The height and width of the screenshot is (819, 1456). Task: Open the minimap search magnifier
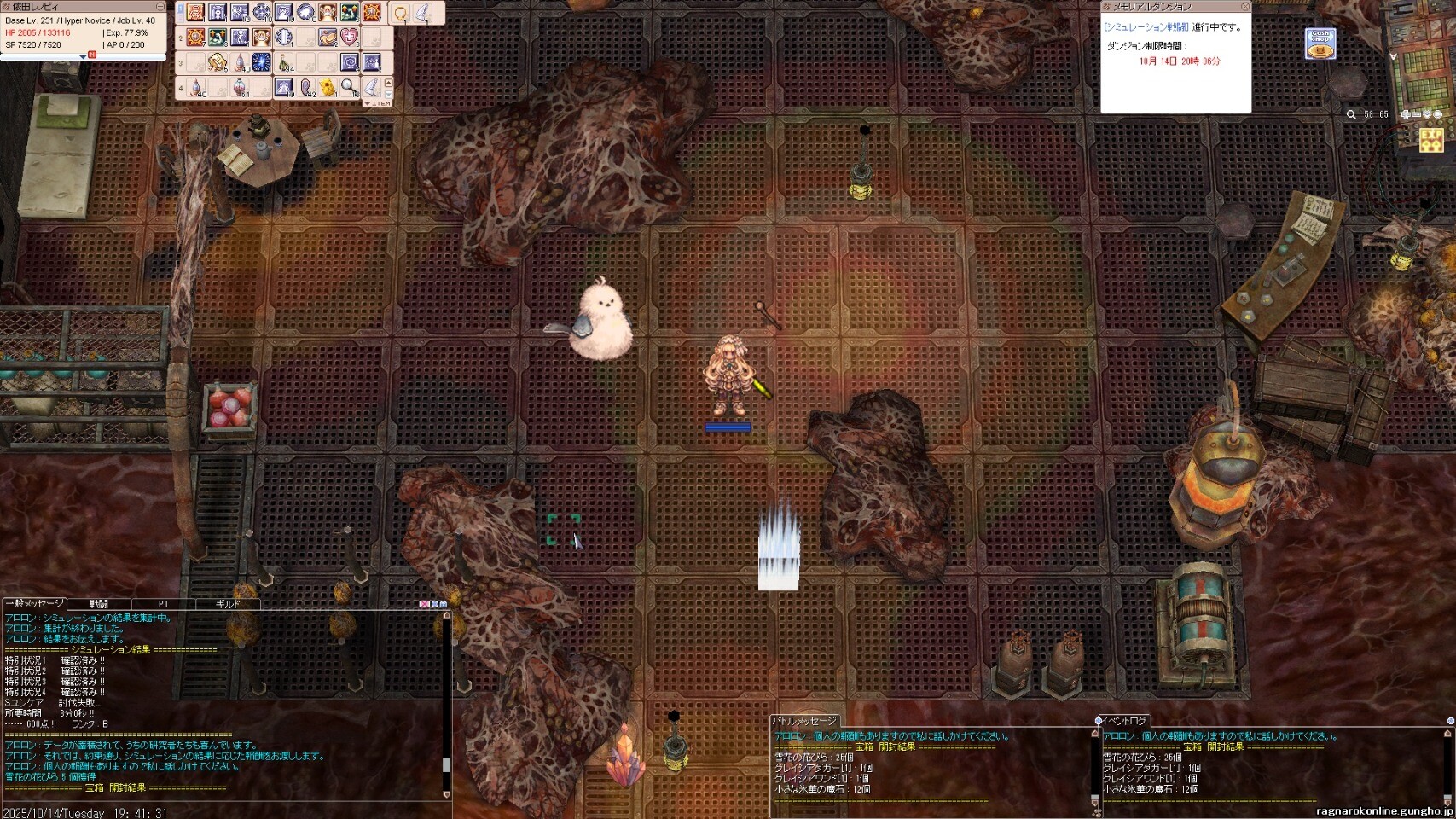coord(1351,114)
